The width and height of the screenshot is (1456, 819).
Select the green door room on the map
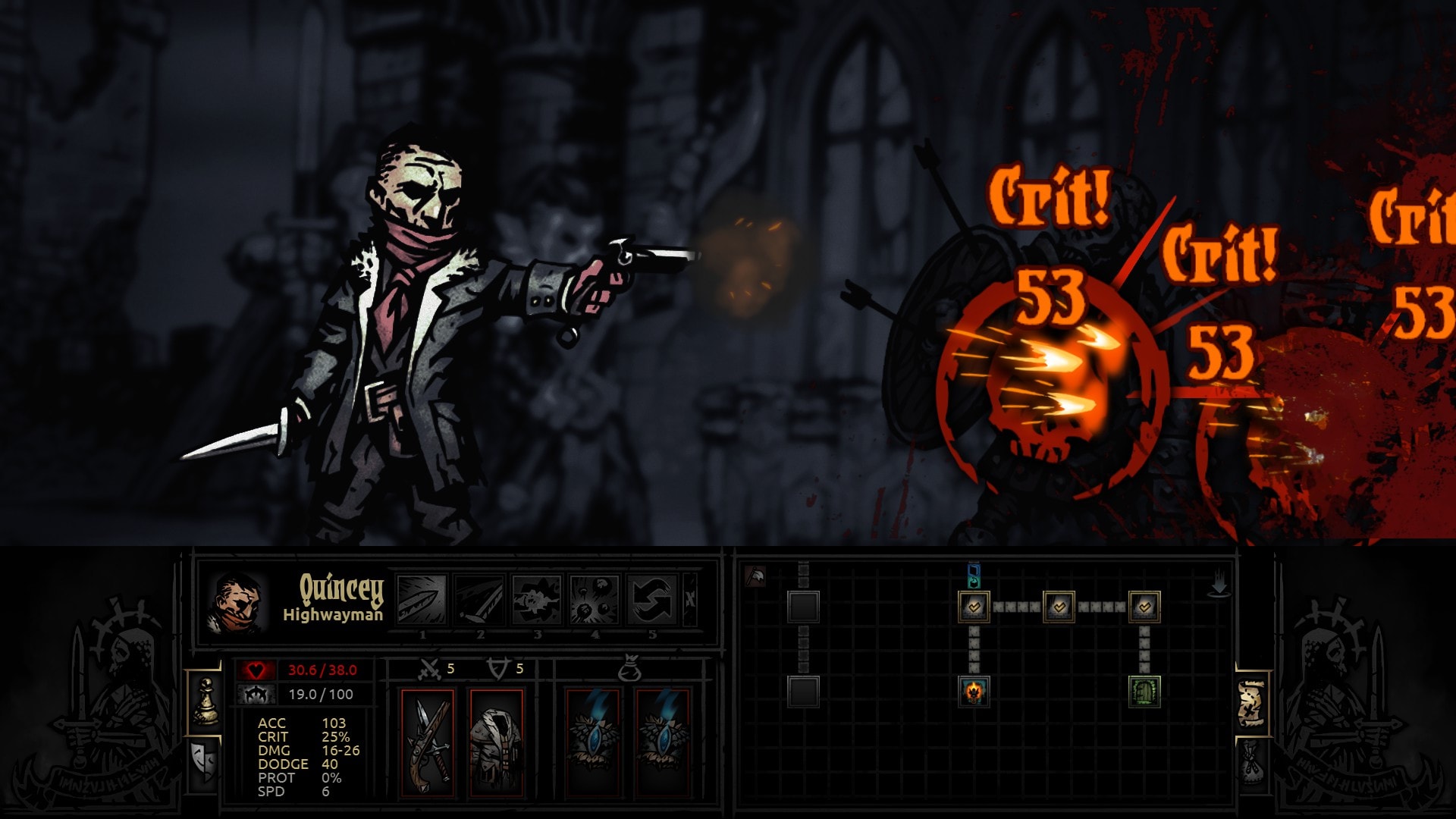coord(1144,692)
